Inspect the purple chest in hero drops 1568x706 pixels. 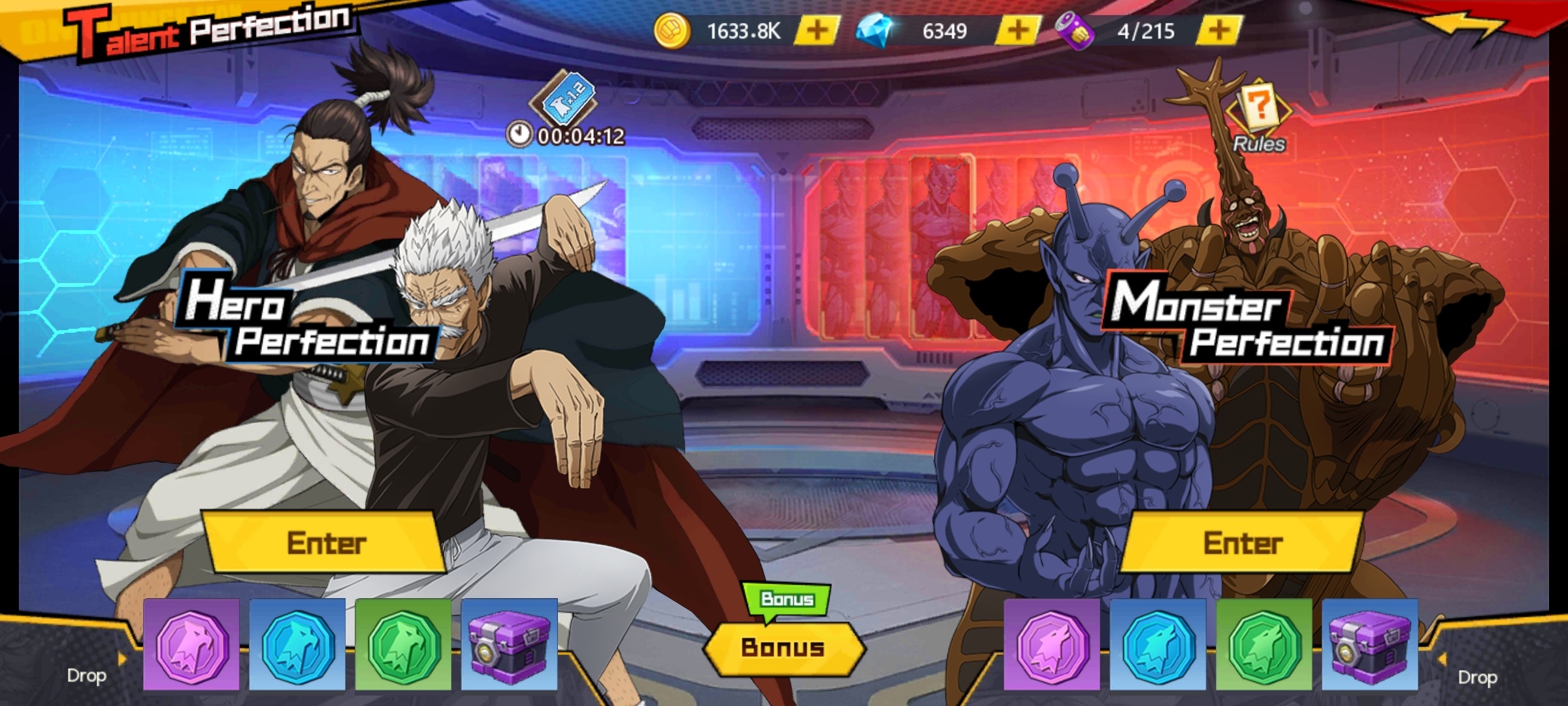click(510, 645)
